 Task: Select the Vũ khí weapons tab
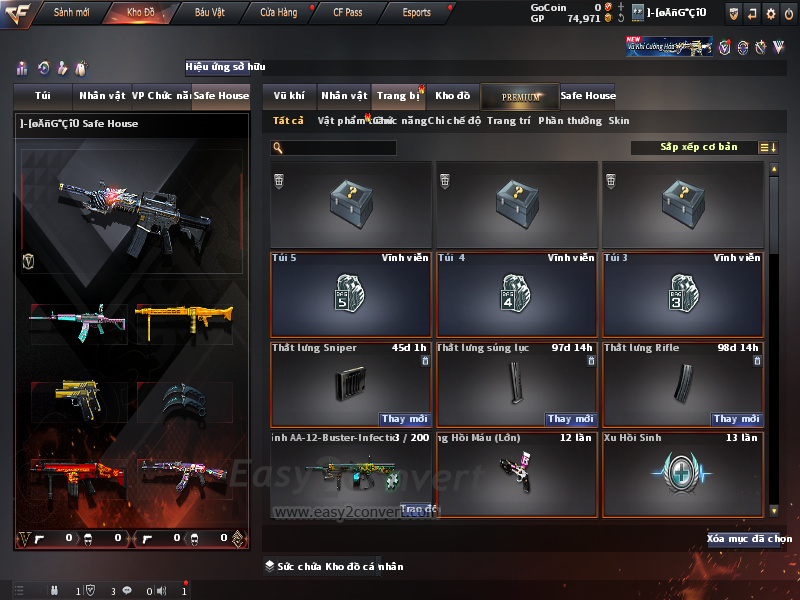pyautogui.click(x=289, y=96)
